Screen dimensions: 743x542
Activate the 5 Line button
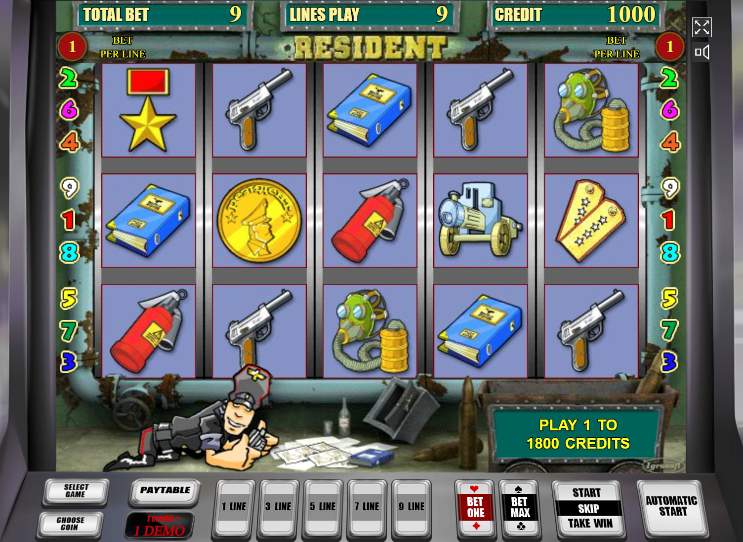click(x=323, y=507)
